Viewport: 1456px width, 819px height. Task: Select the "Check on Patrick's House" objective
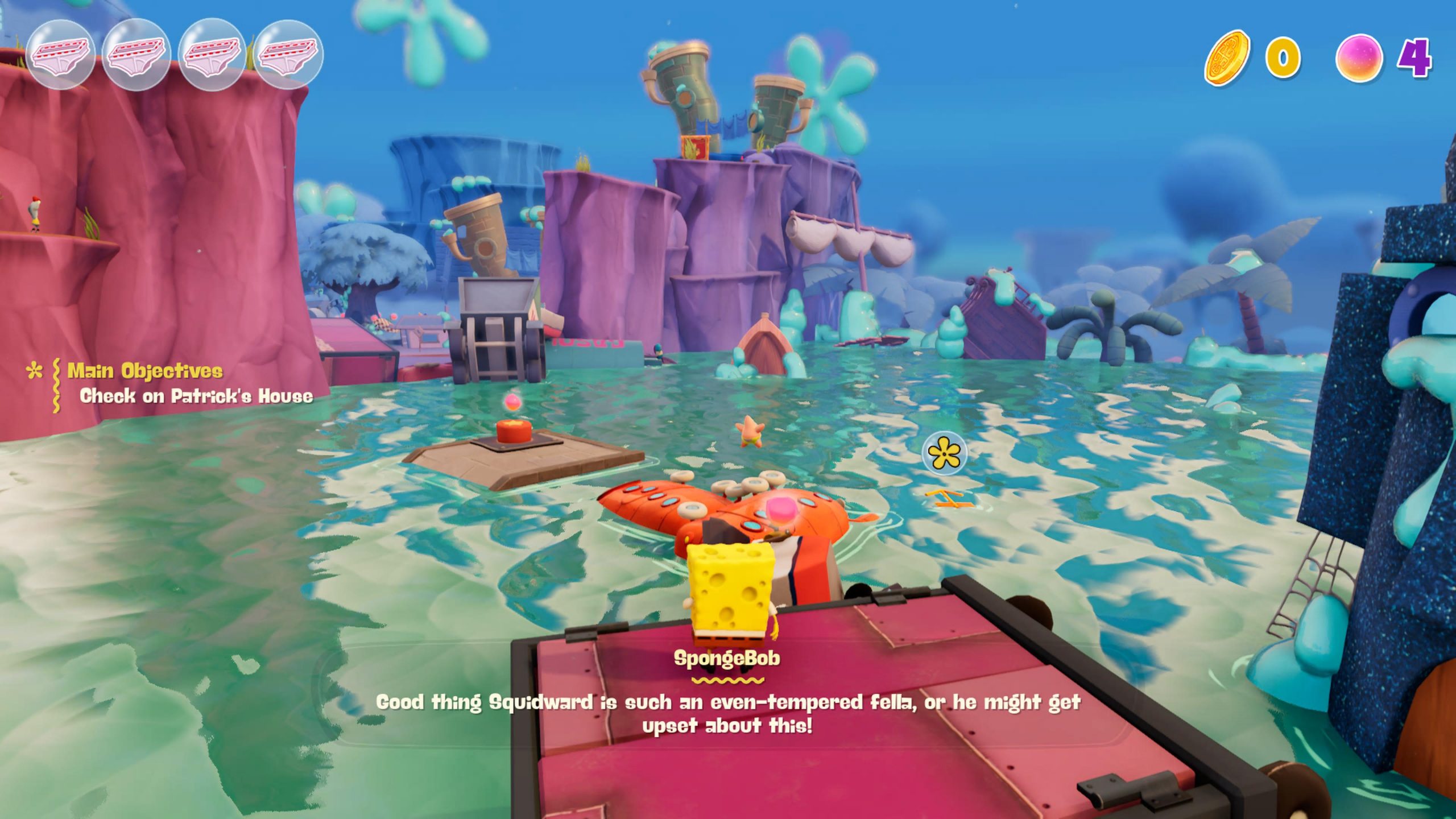coord(196,396)
